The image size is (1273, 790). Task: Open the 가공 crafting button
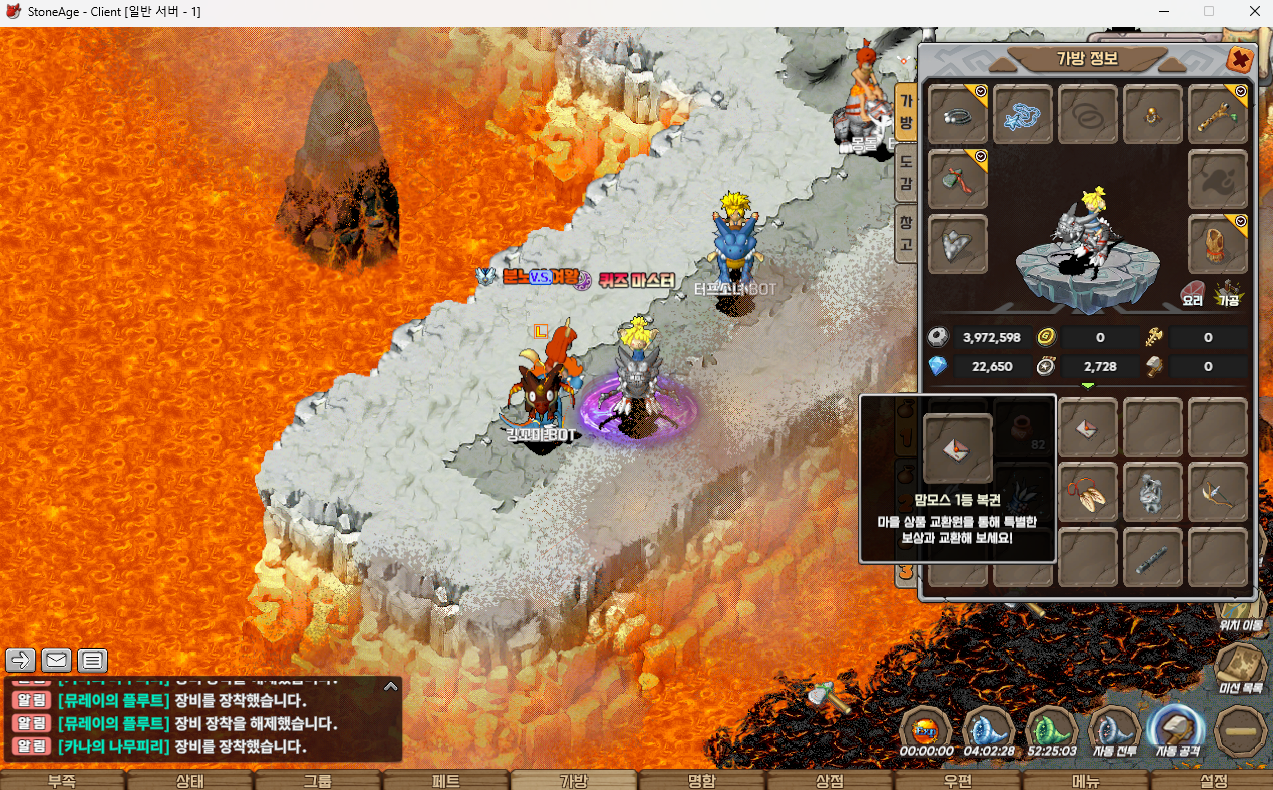1228,293
